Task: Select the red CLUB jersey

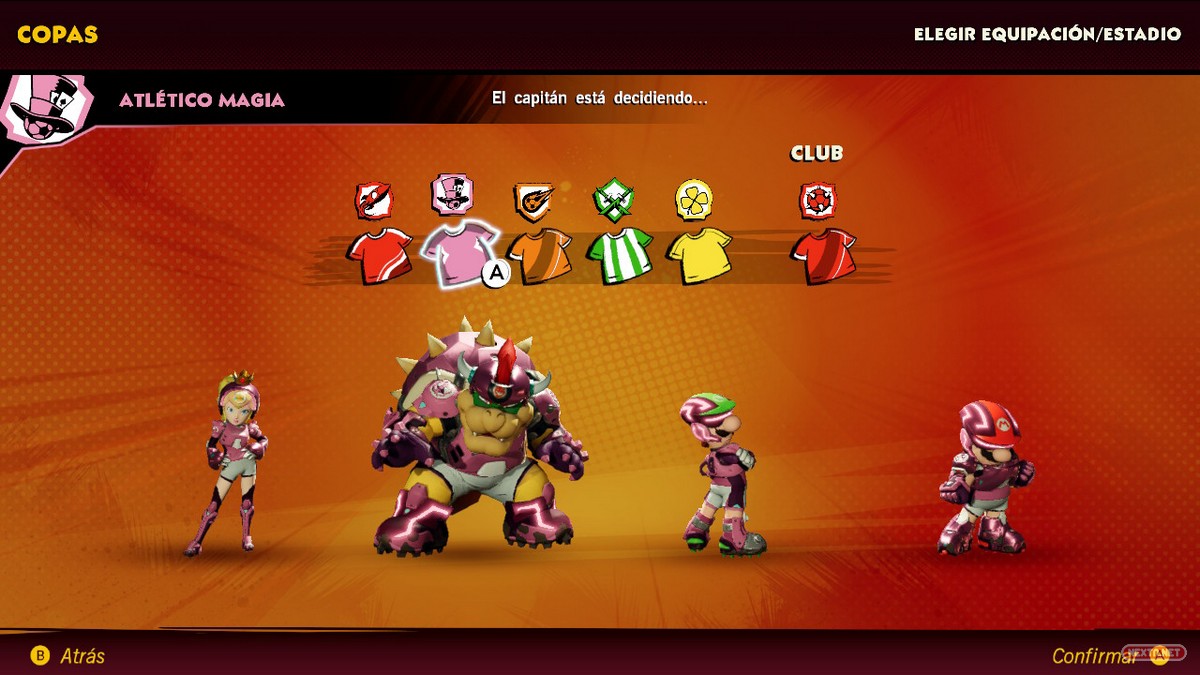Action: pyautogui.click(x=824, y=256)
